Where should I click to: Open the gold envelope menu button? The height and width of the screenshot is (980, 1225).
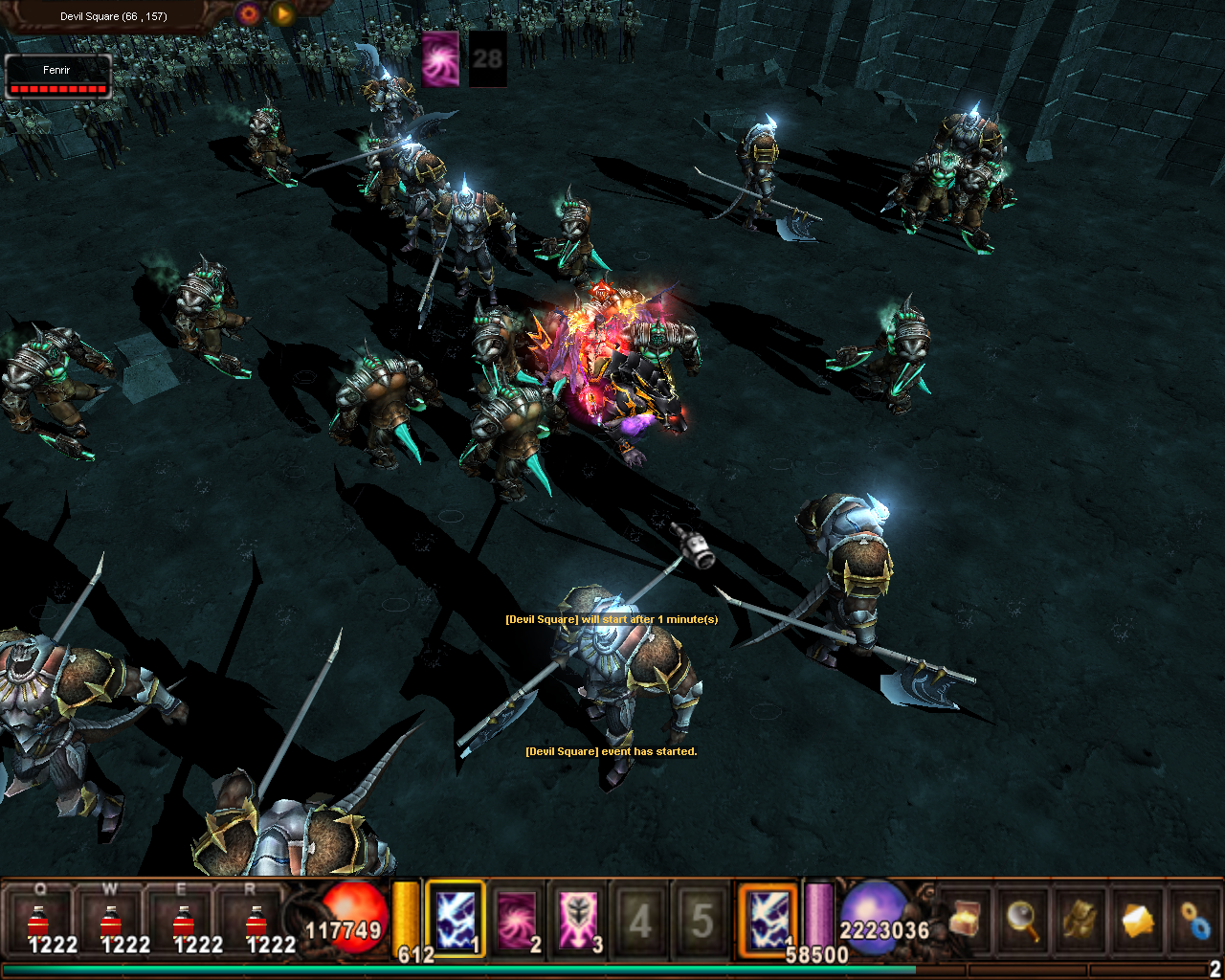click(1138, 920)
